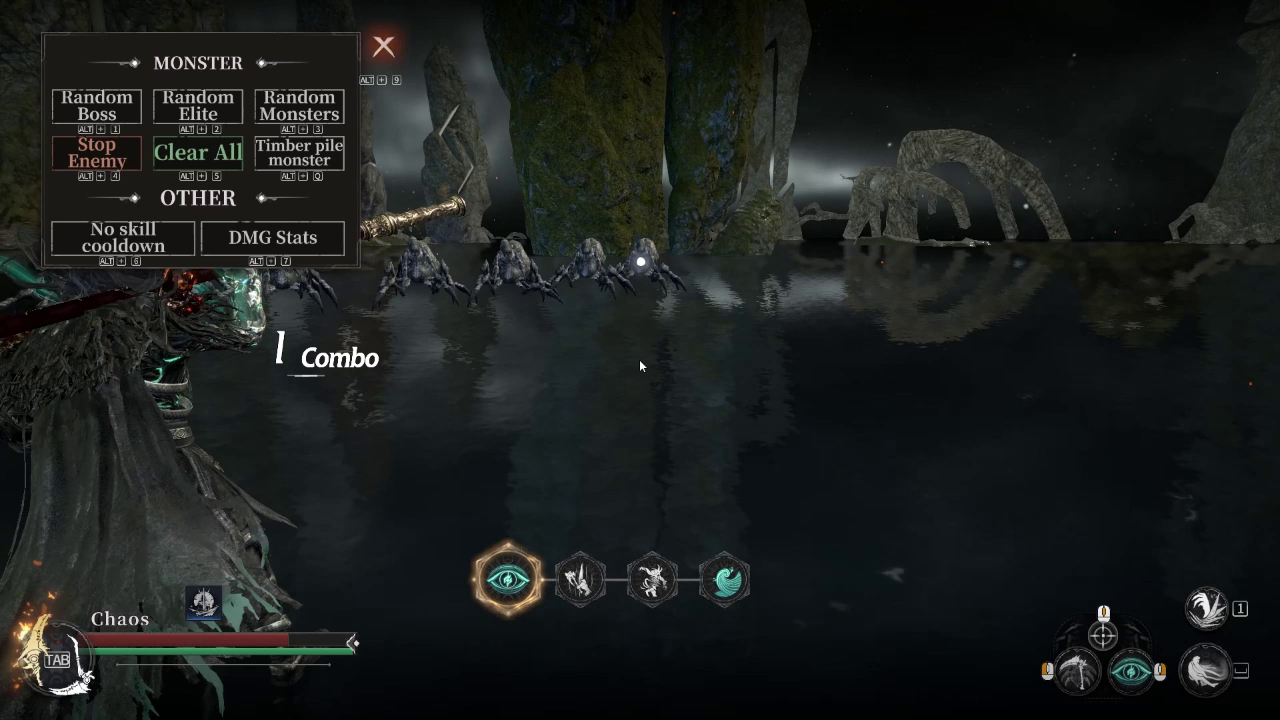The image size is (1280, 720).
Task: Close the monster debug menu with the X
Action: pyautogui.click(x=384, y=46)
